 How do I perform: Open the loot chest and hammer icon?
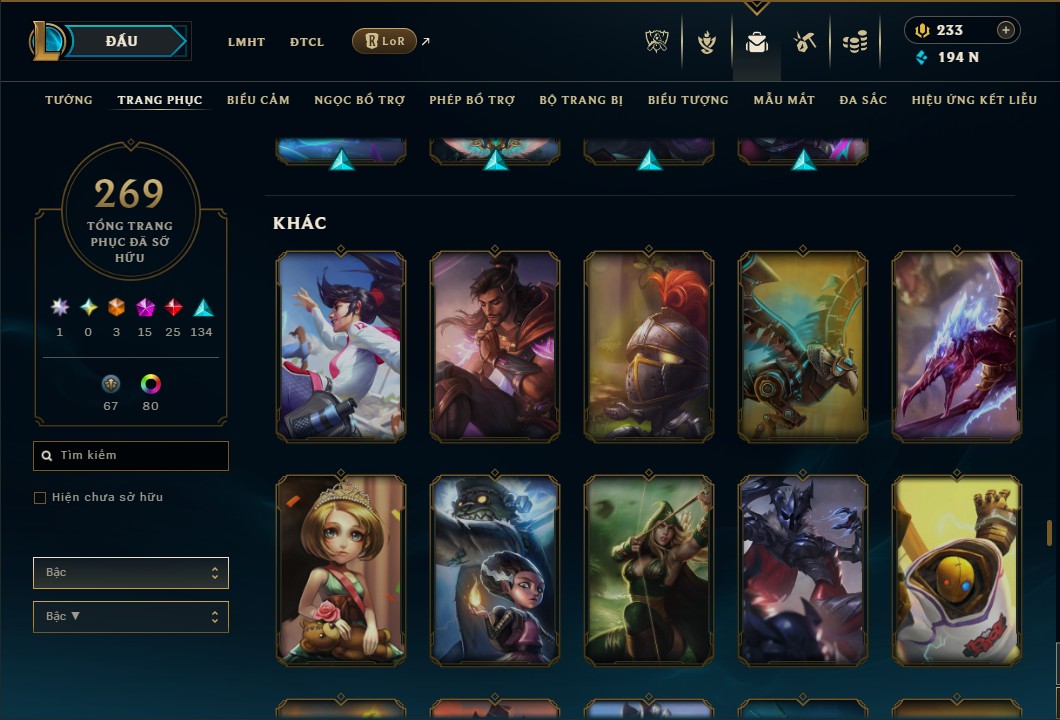[x=805, y=42]
